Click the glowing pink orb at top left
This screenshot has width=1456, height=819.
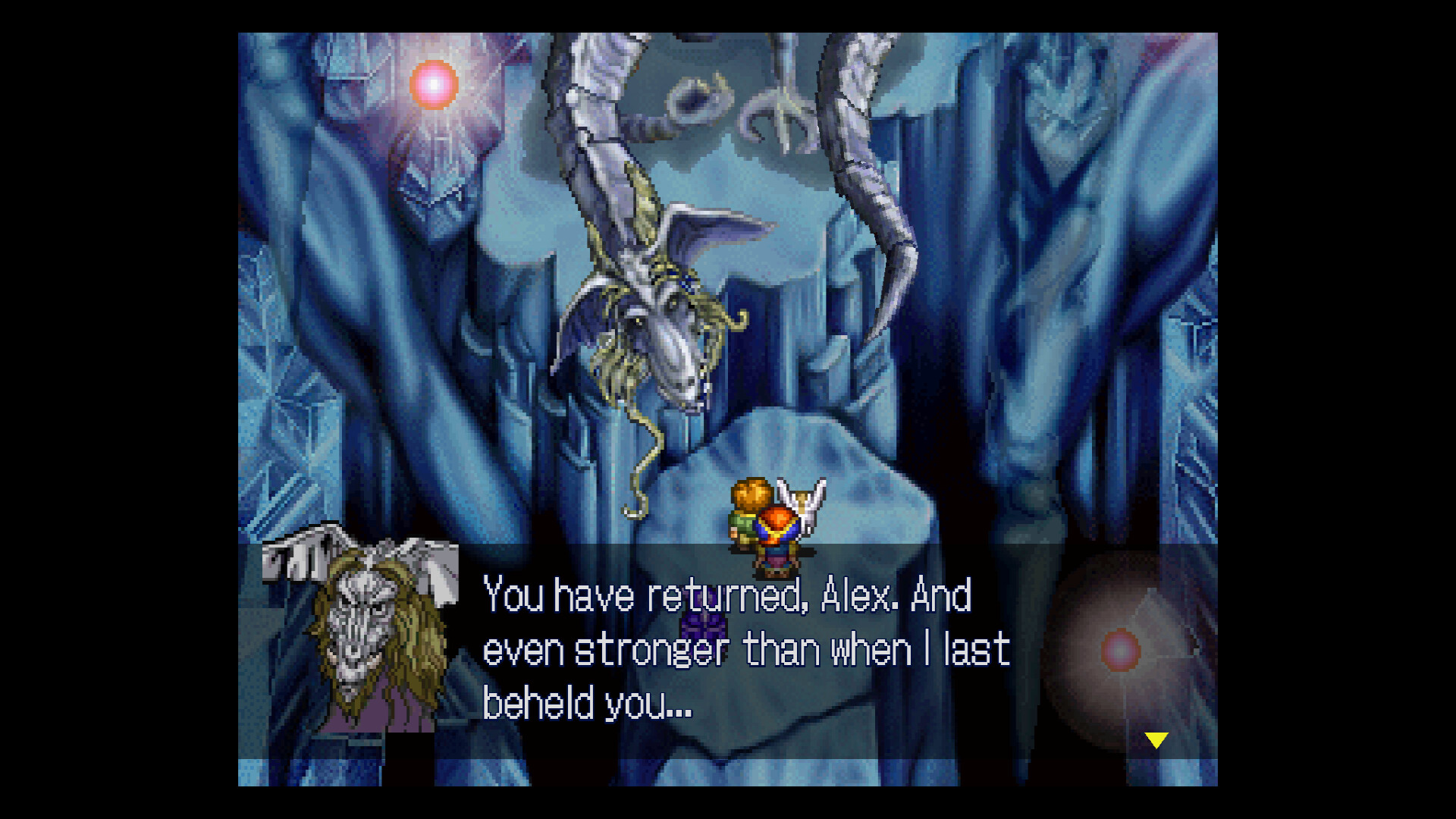pos(432,83)
